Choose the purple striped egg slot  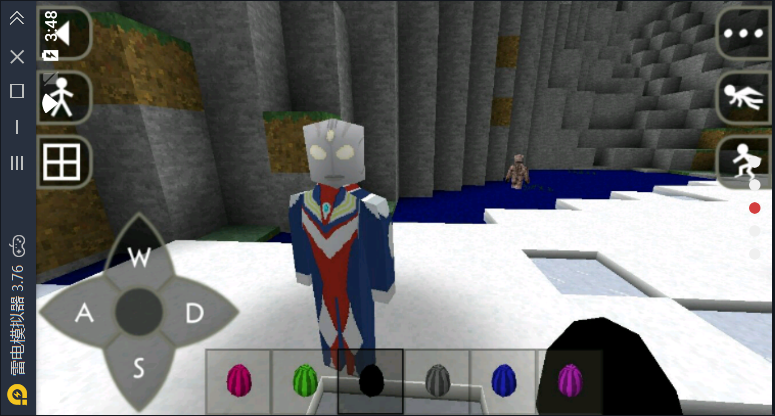click(x=569, y=381)
